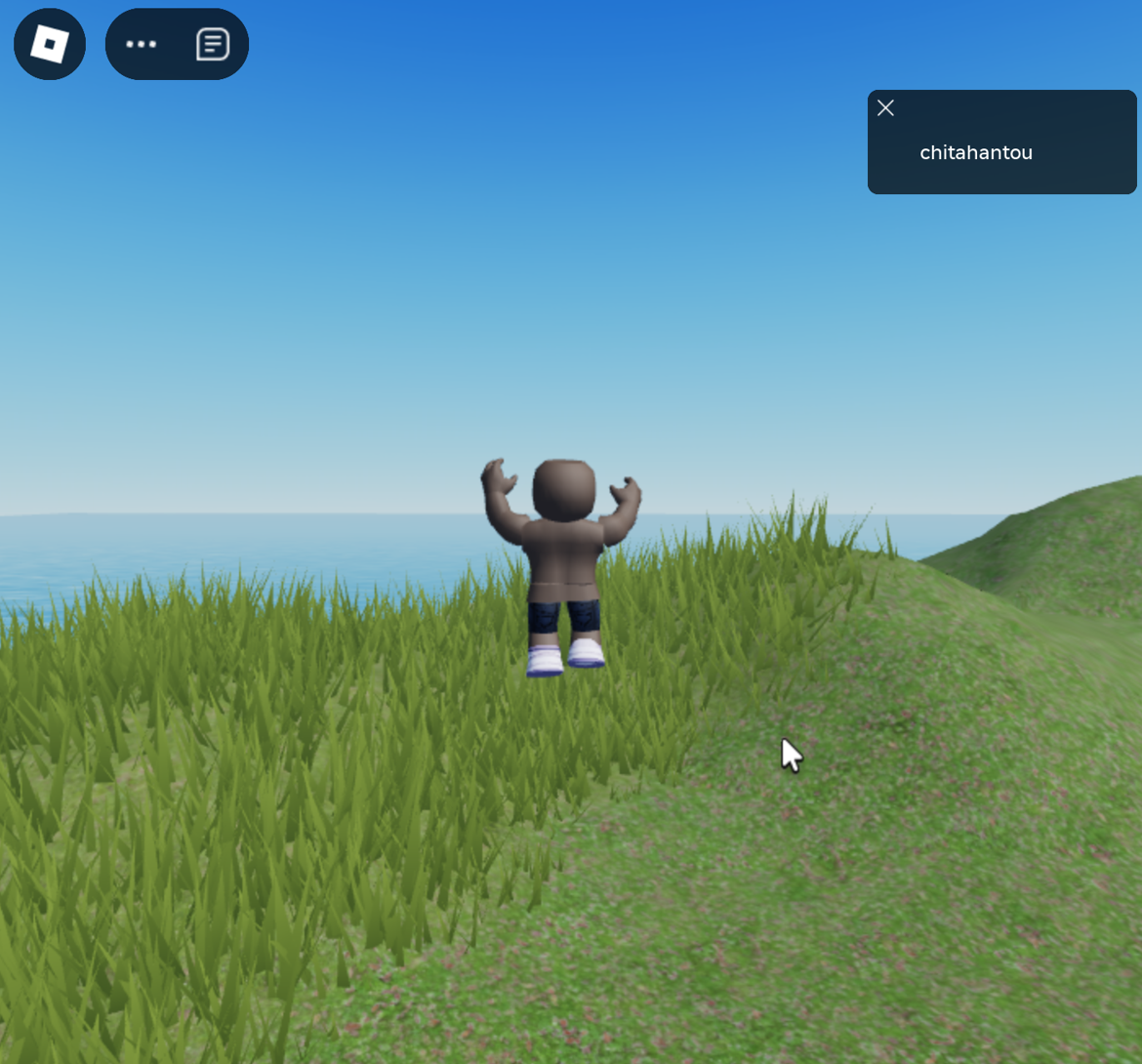The image size is (1142, 1064).
Task: Toggle the chat window icon
Action: coord(212,44)
